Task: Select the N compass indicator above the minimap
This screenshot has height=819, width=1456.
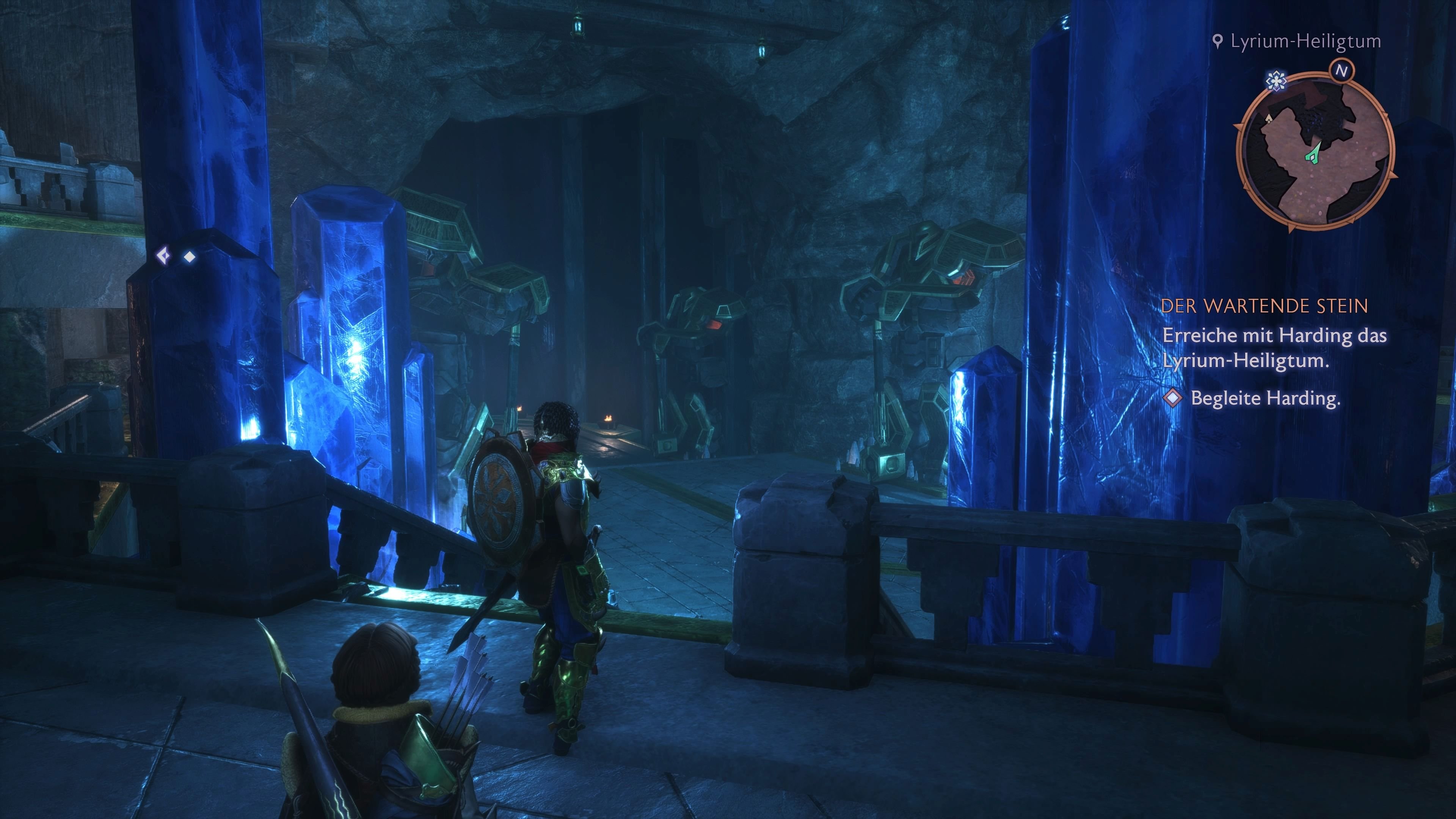Action: [1342, 70]
